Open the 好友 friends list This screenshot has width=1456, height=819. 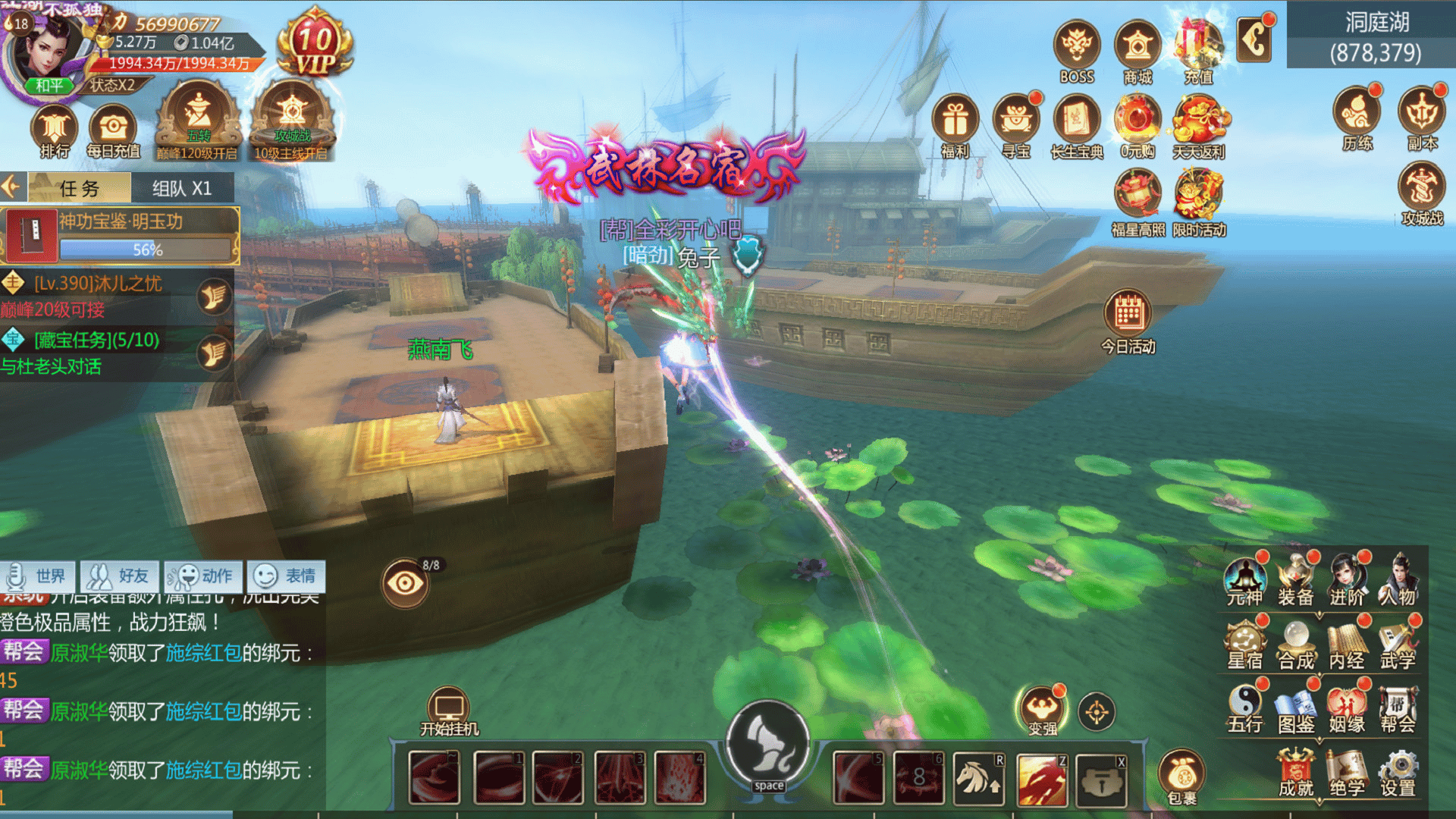[120, 576]
